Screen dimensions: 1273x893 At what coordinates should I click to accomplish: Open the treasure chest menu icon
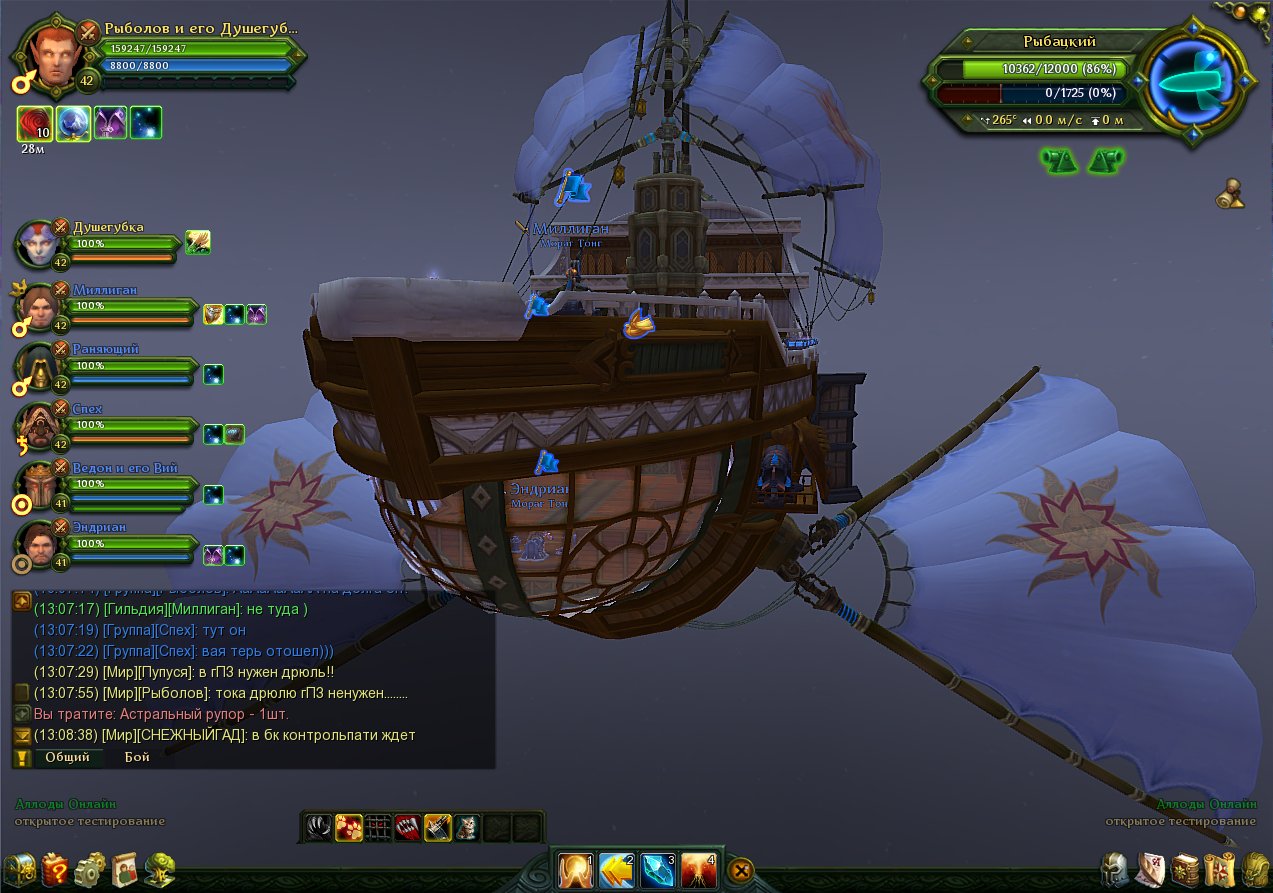20,870
